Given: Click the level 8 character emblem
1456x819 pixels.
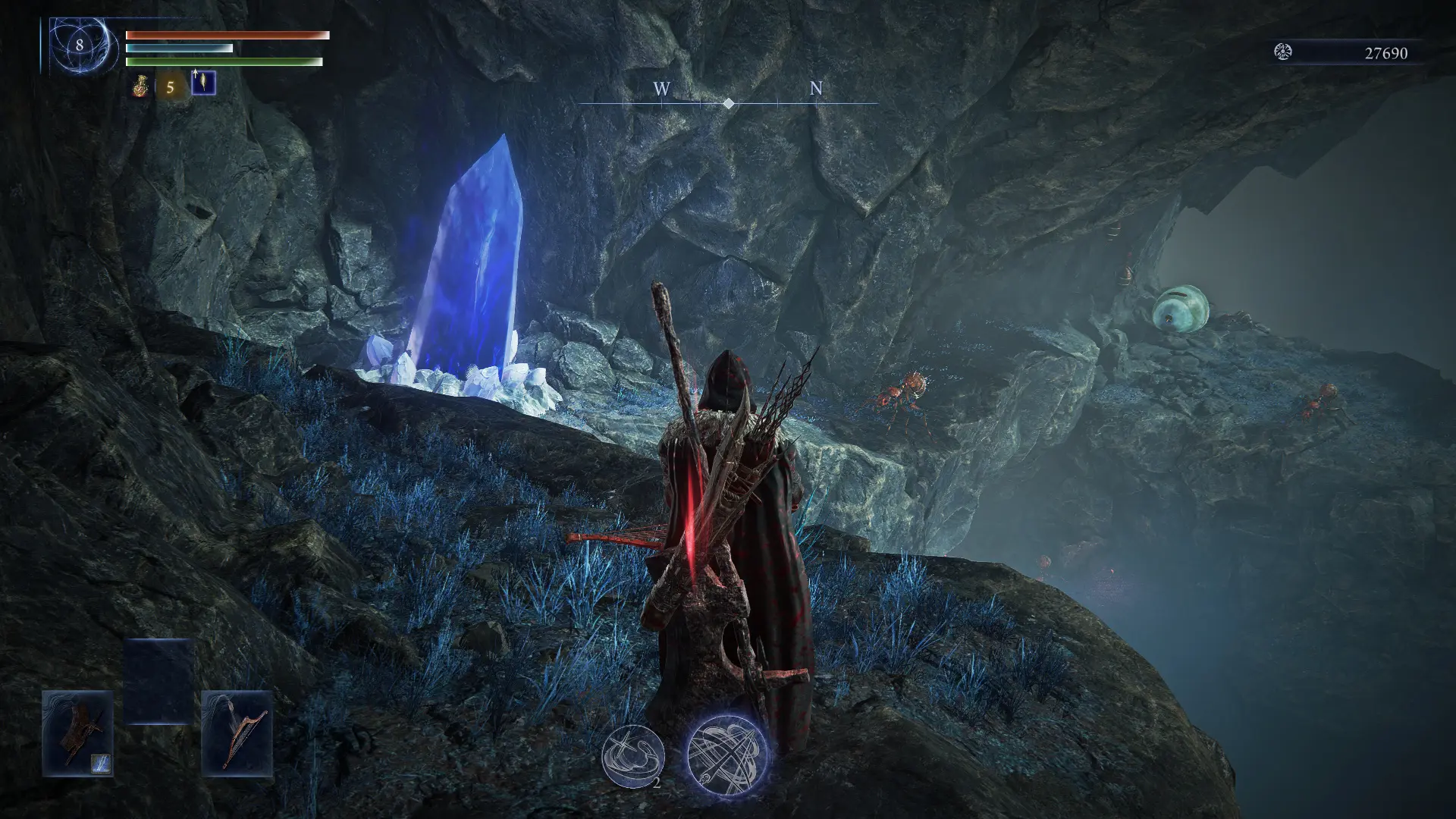Looking at the screenshot, I should pyautogui.click(x=80, y=45).
